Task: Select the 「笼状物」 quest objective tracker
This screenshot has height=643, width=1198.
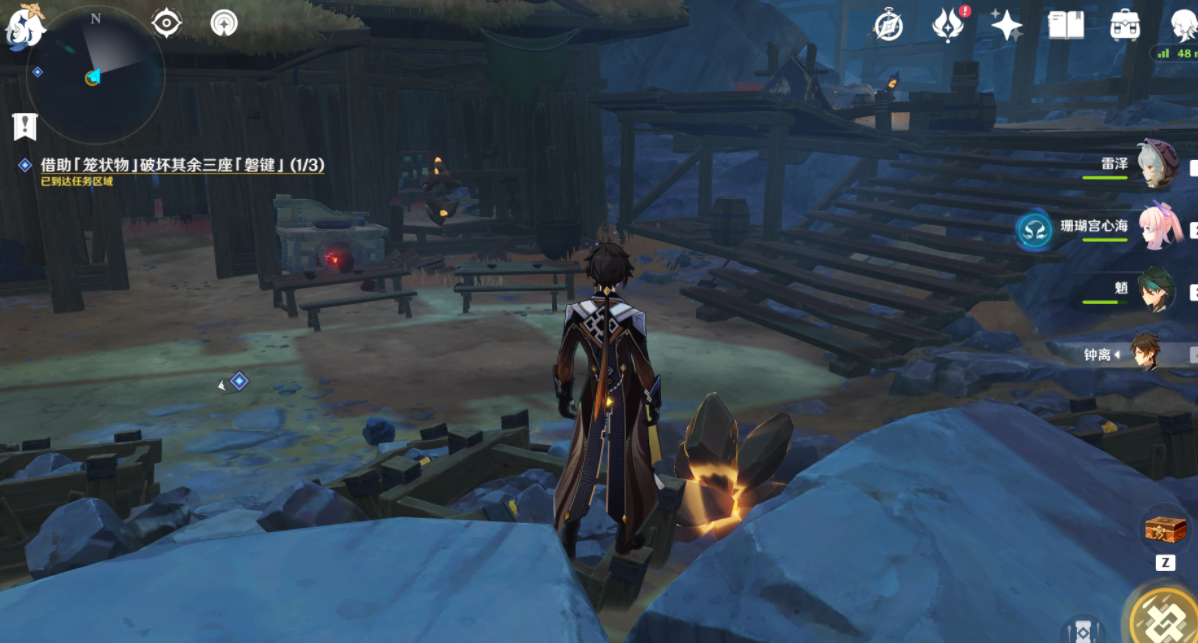Action: [182, 165]
